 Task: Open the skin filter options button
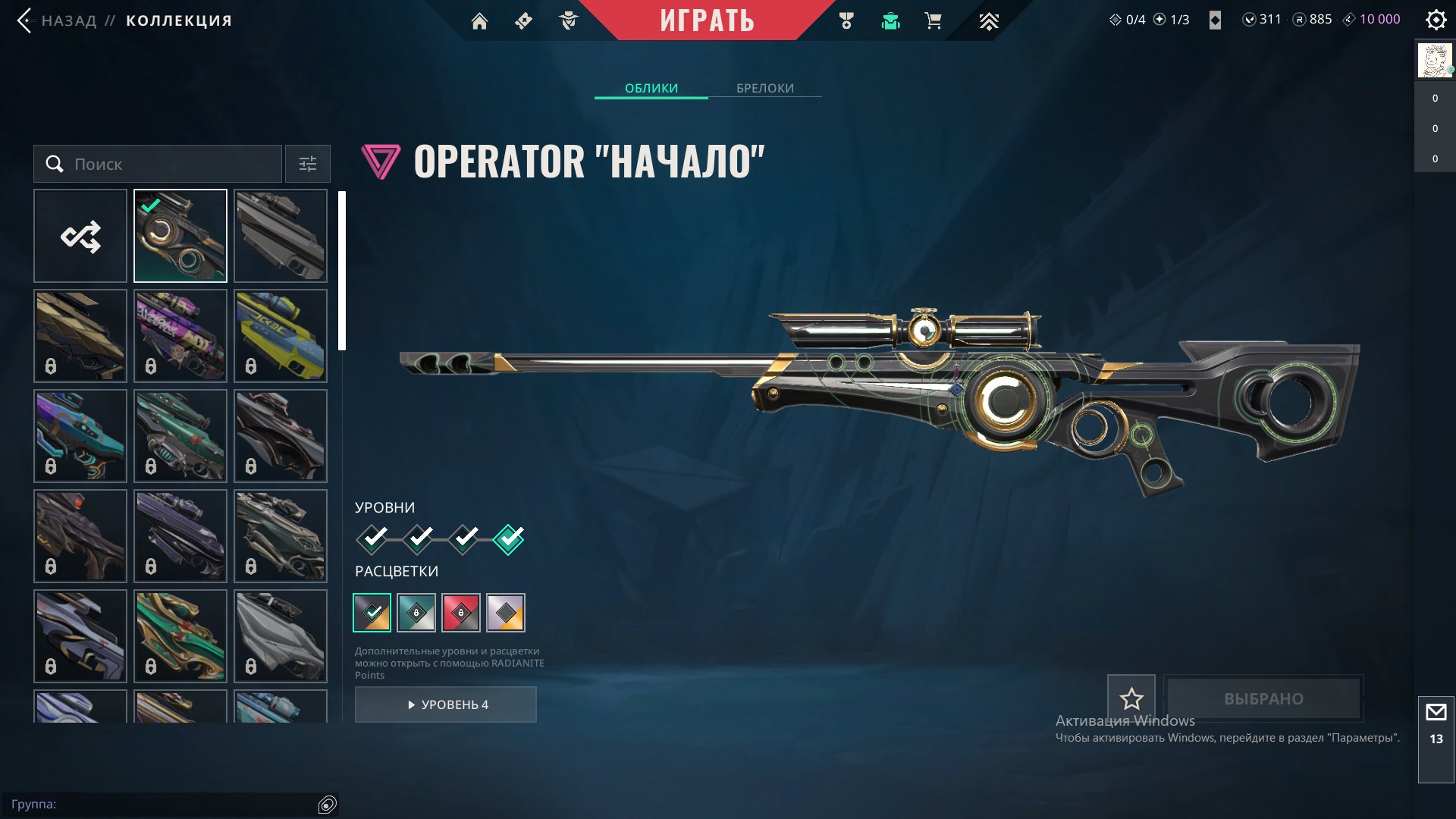308,164
